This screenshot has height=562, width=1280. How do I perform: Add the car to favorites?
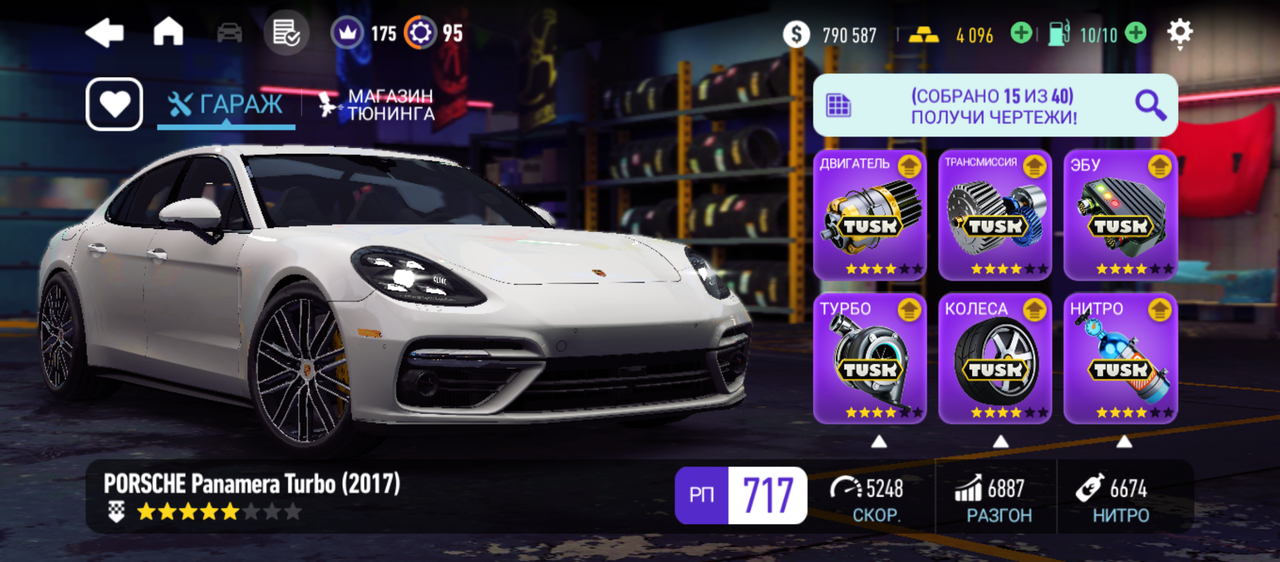[114, 104]
